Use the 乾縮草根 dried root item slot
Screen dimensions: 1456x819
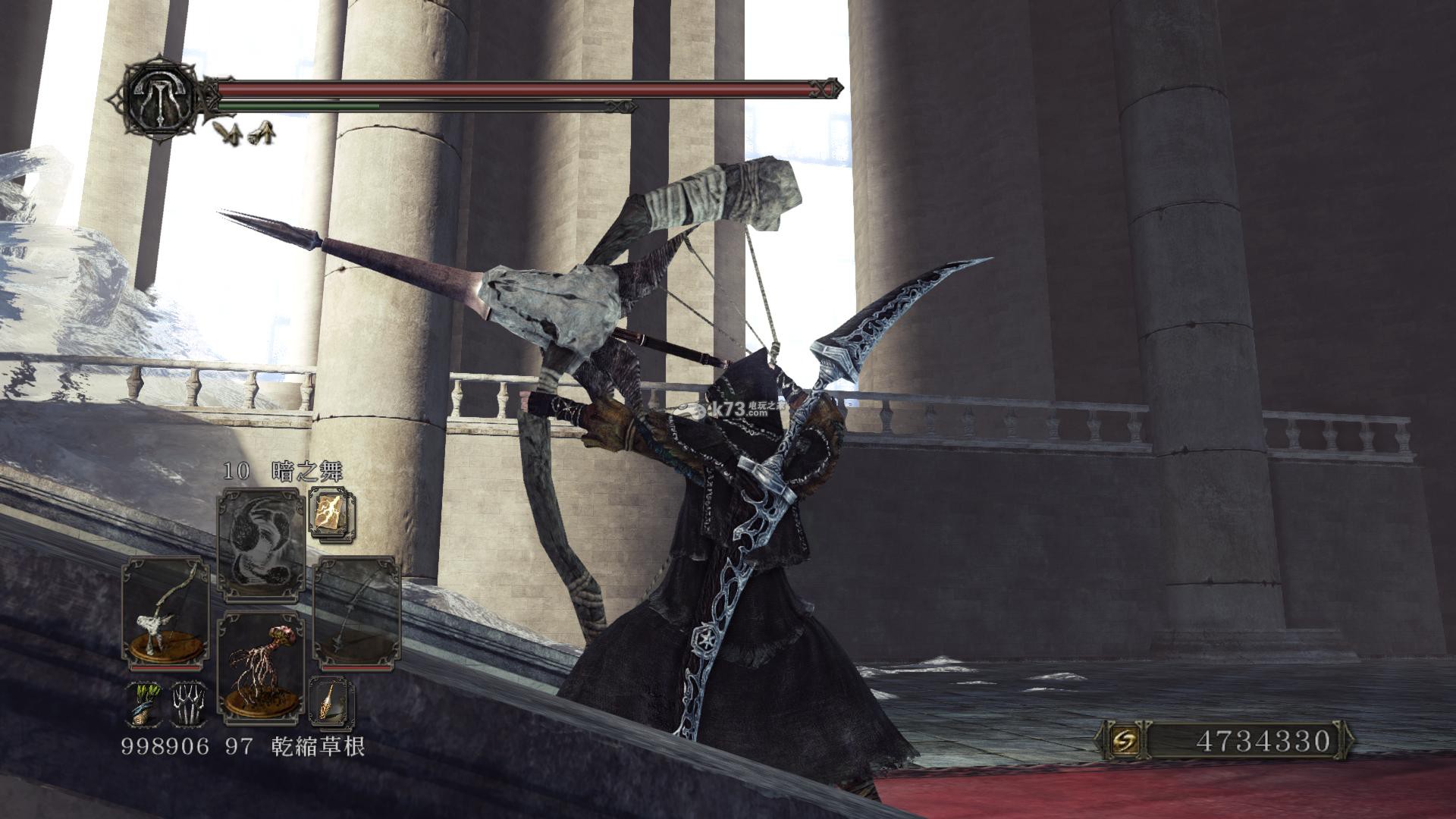[261, 665]
